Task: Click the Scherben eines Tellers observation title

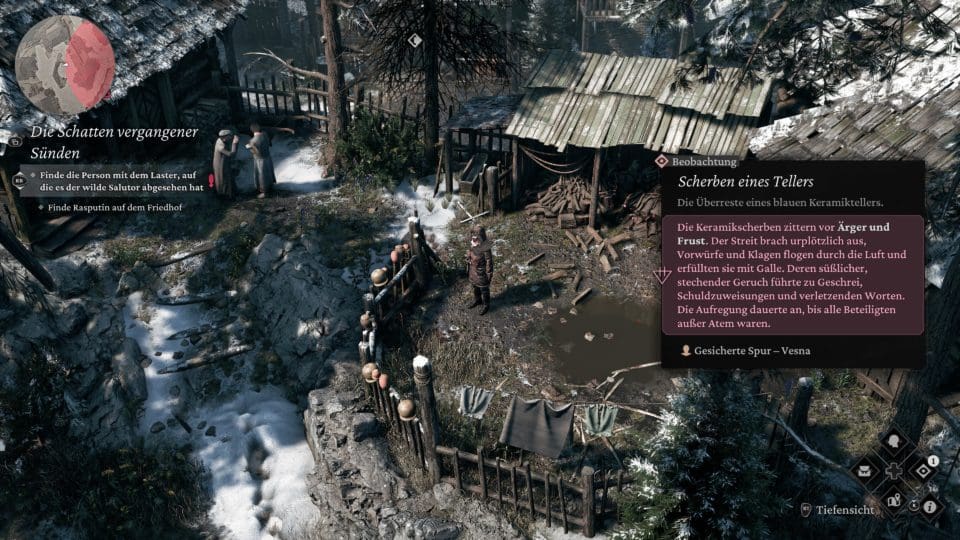Action: (746, 181)
